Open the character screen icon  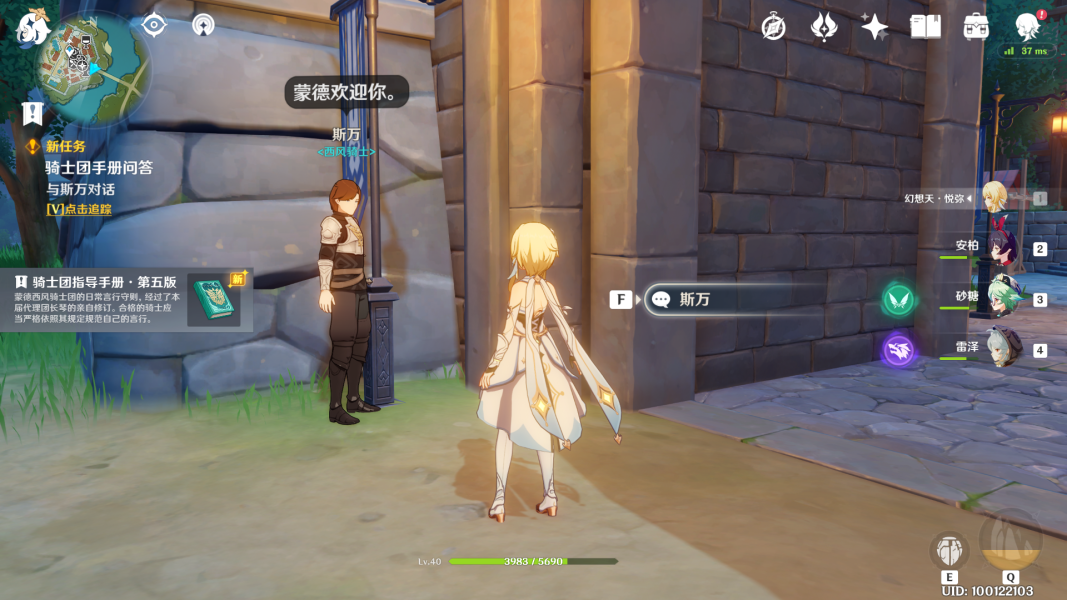[x=1027, y=27]
